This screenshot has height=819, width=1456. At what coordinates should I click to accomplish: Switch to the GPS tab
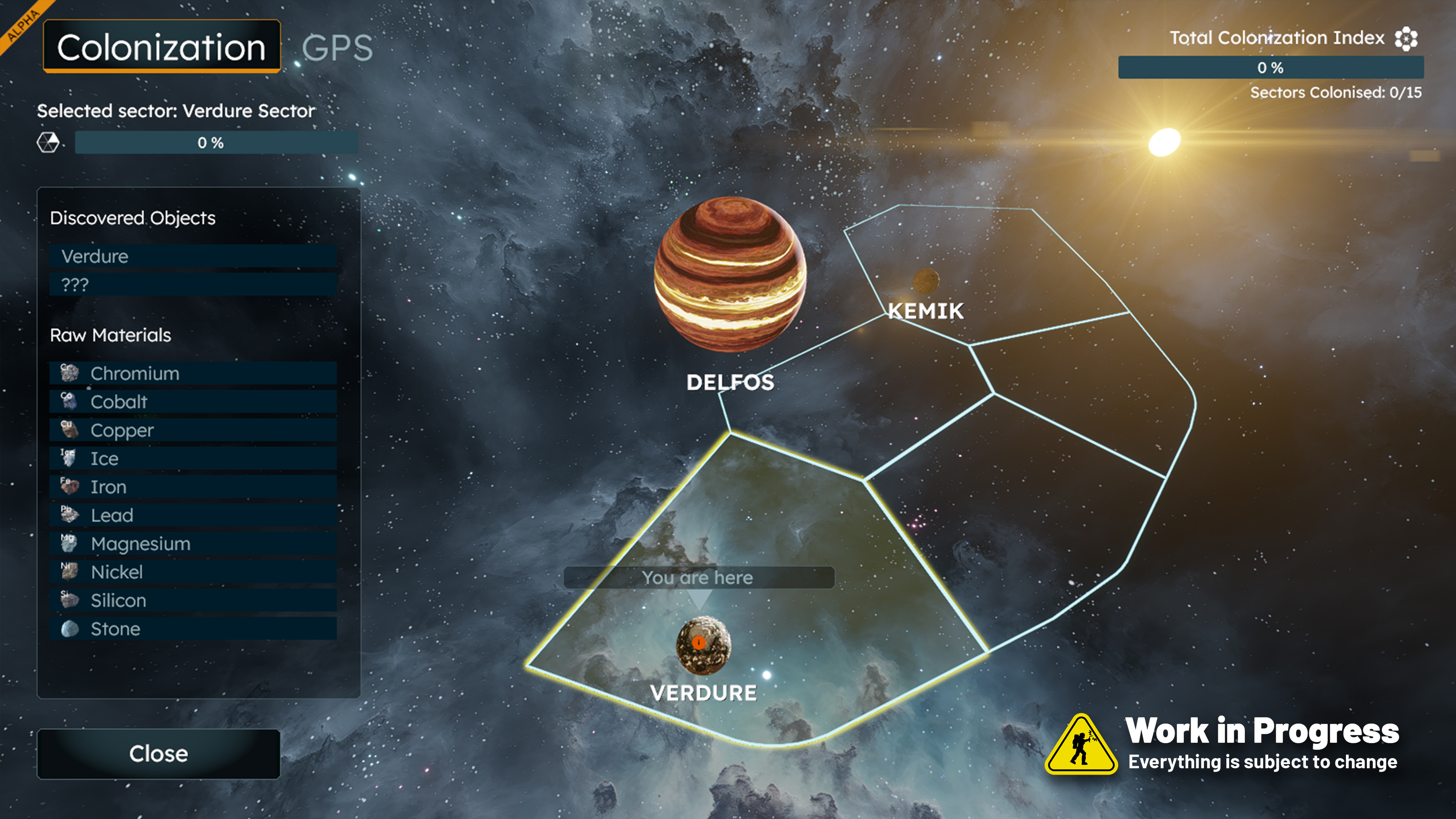pos(337,47)
